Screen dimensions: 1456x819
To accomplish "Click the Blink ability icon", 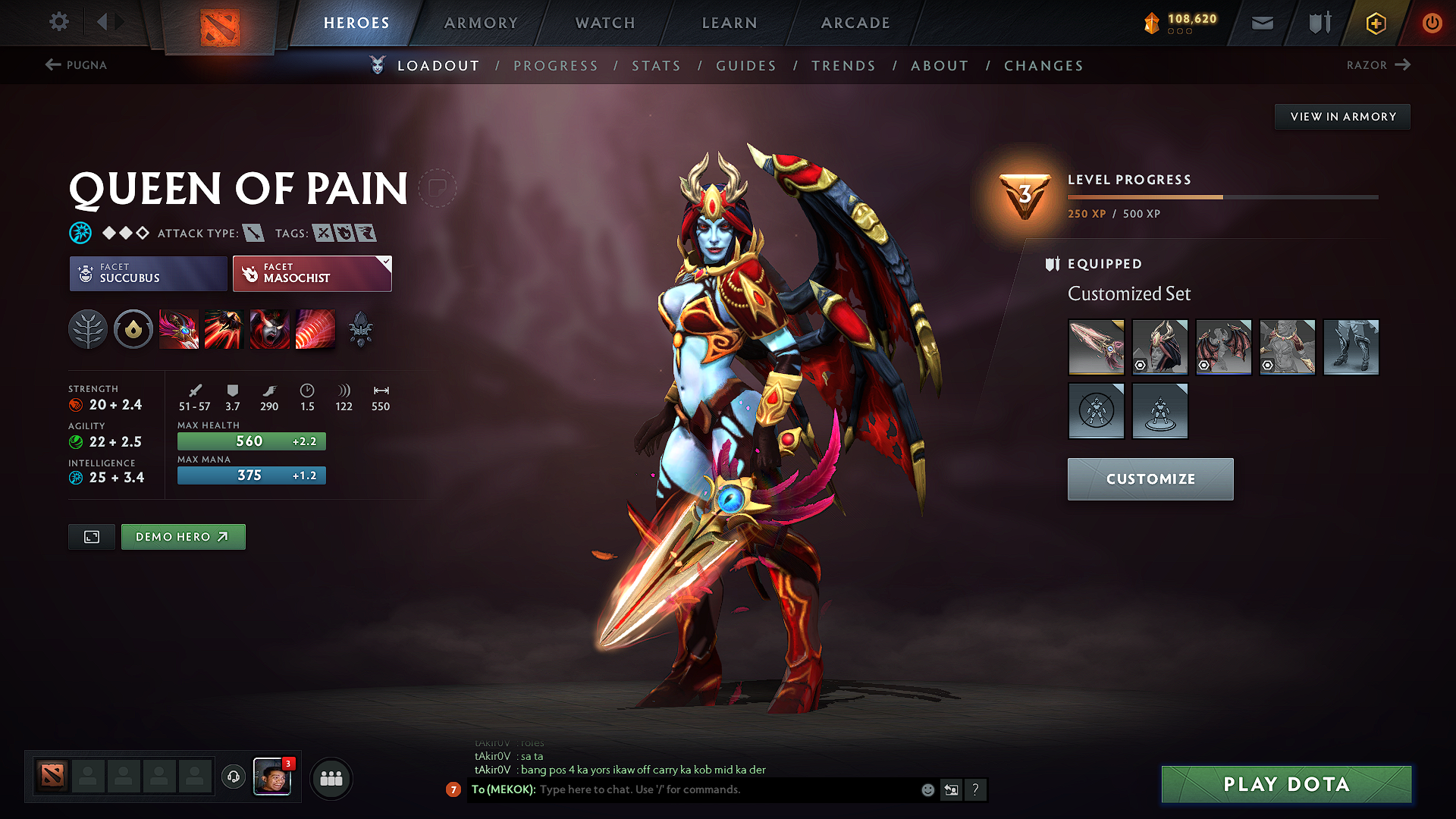I will point(224,329).
